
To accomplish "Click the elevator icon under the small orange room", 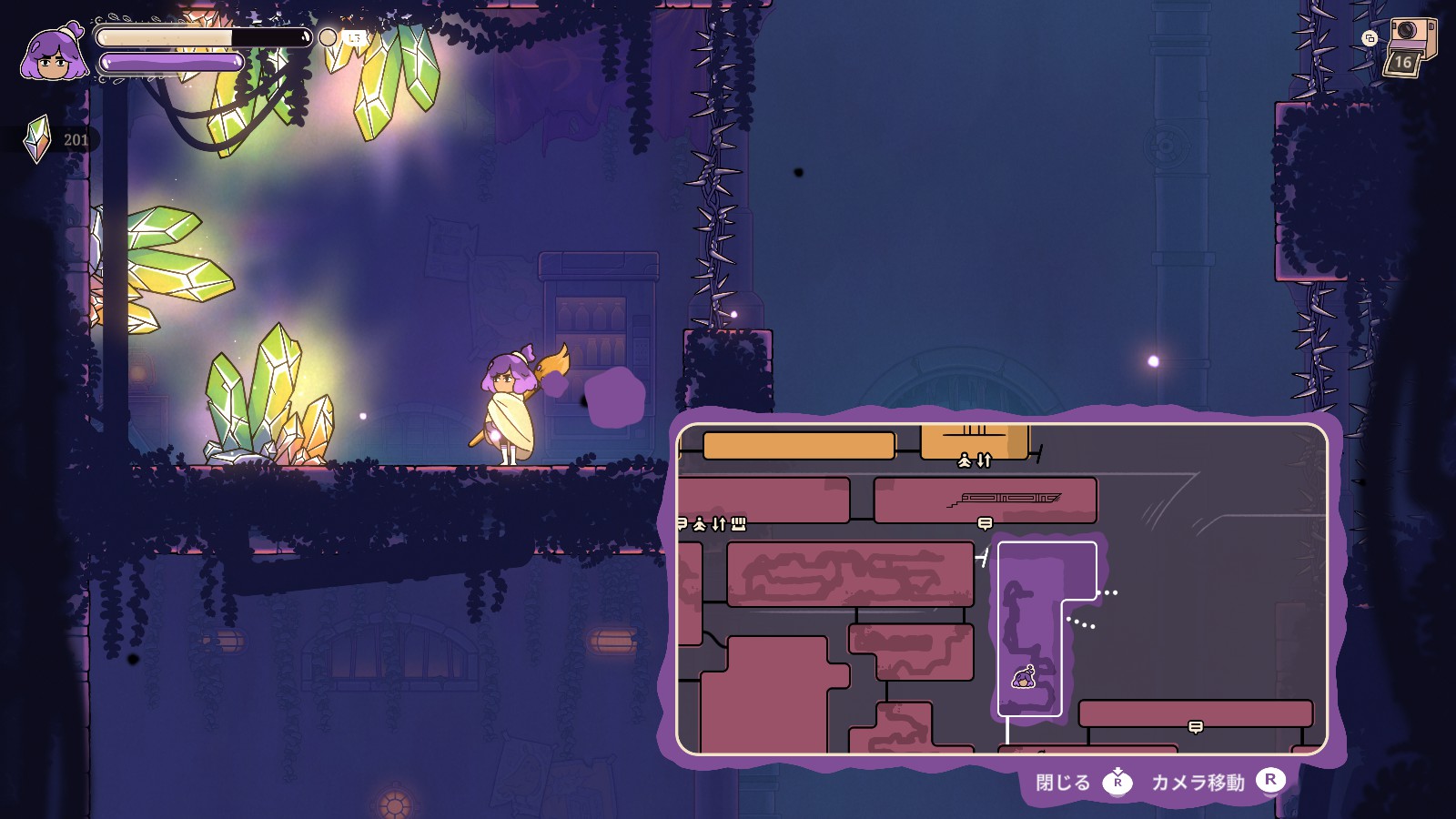I will (x=974, y=461).
